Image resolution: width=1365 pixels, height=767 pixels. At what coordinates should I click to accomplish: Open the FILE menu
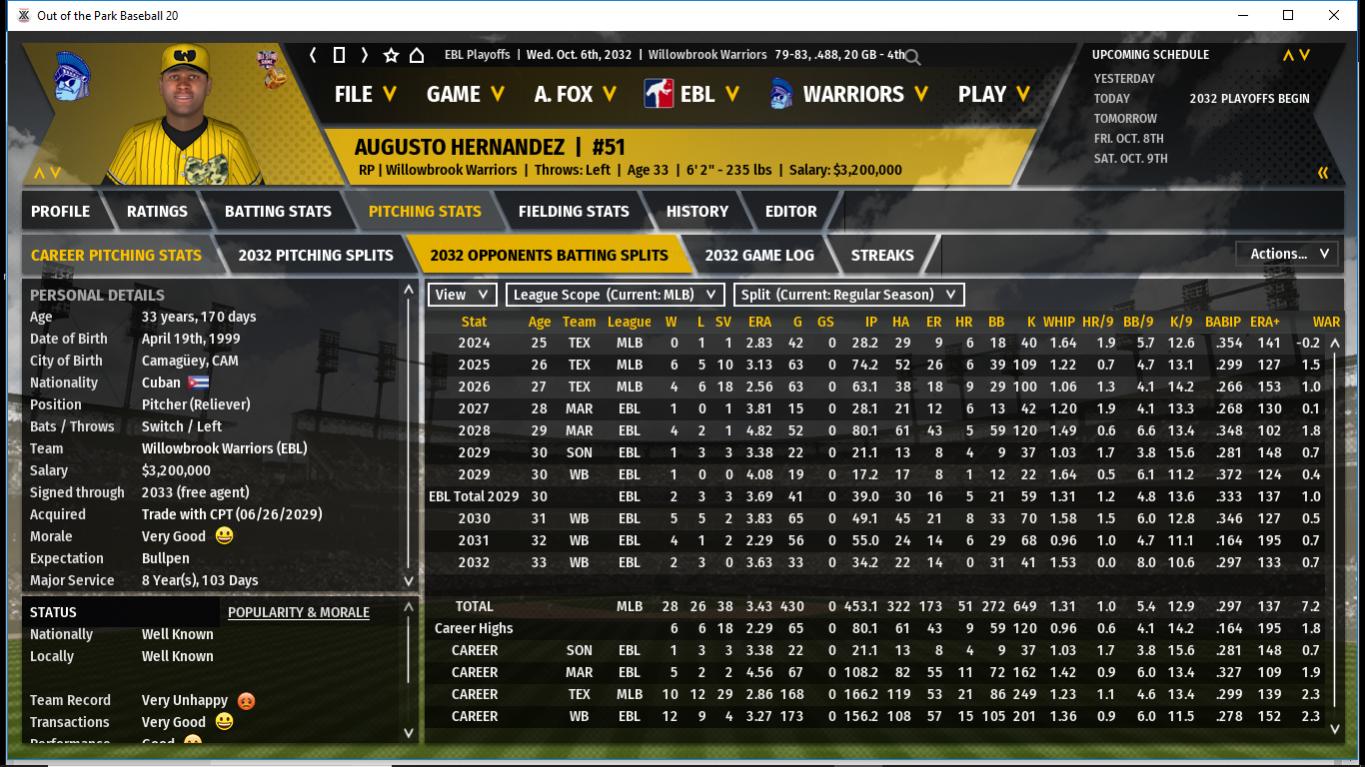[364, 94]
